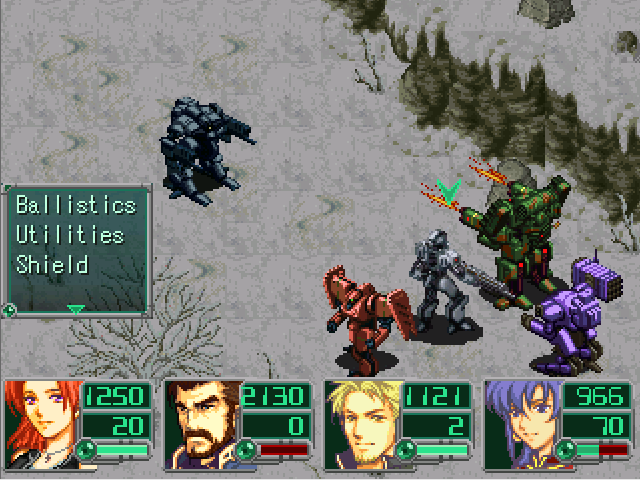Select the purple-haired pilot portrait
The height and width of the screenshot is (481, 640).
coord(520,424)
